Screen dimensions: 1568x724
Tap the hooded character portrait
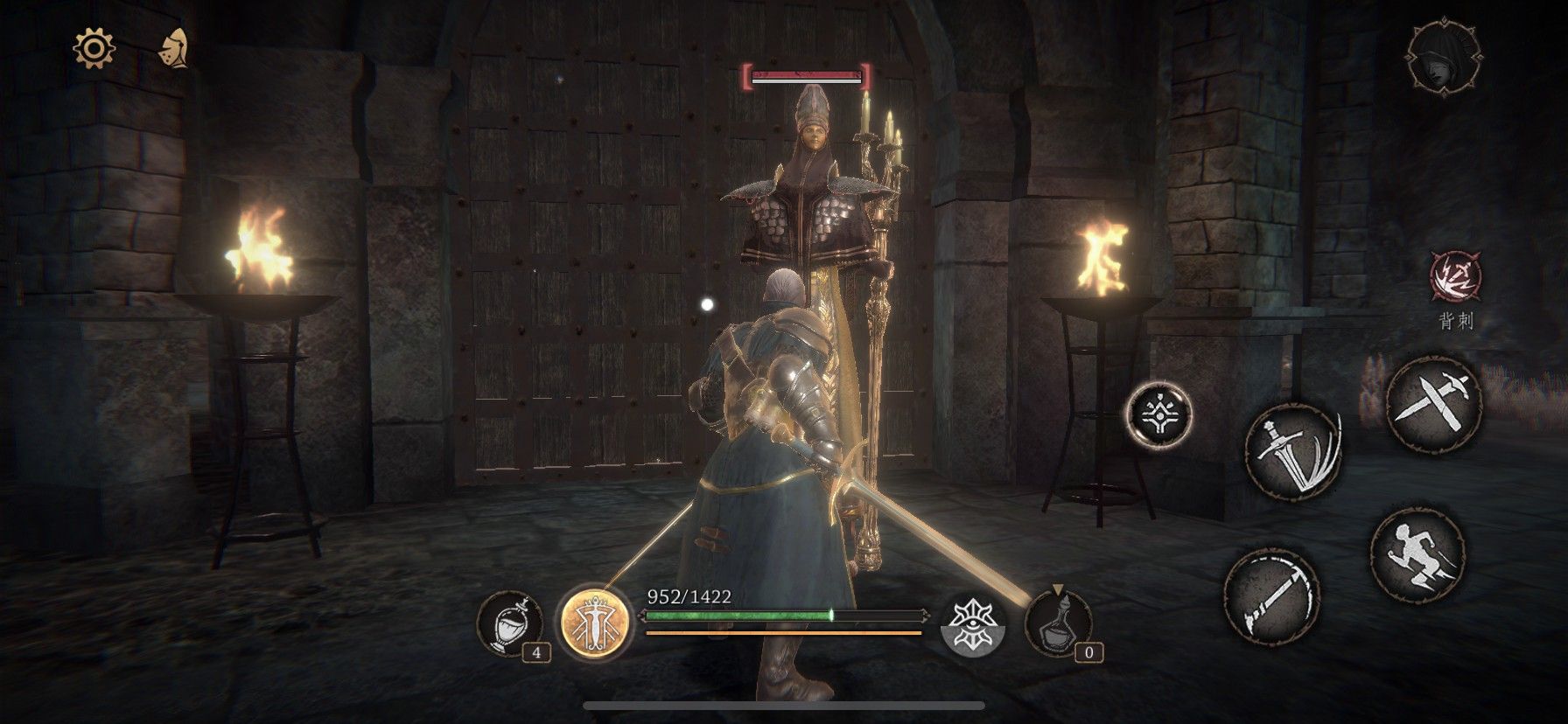click(x=1445, y=57)
